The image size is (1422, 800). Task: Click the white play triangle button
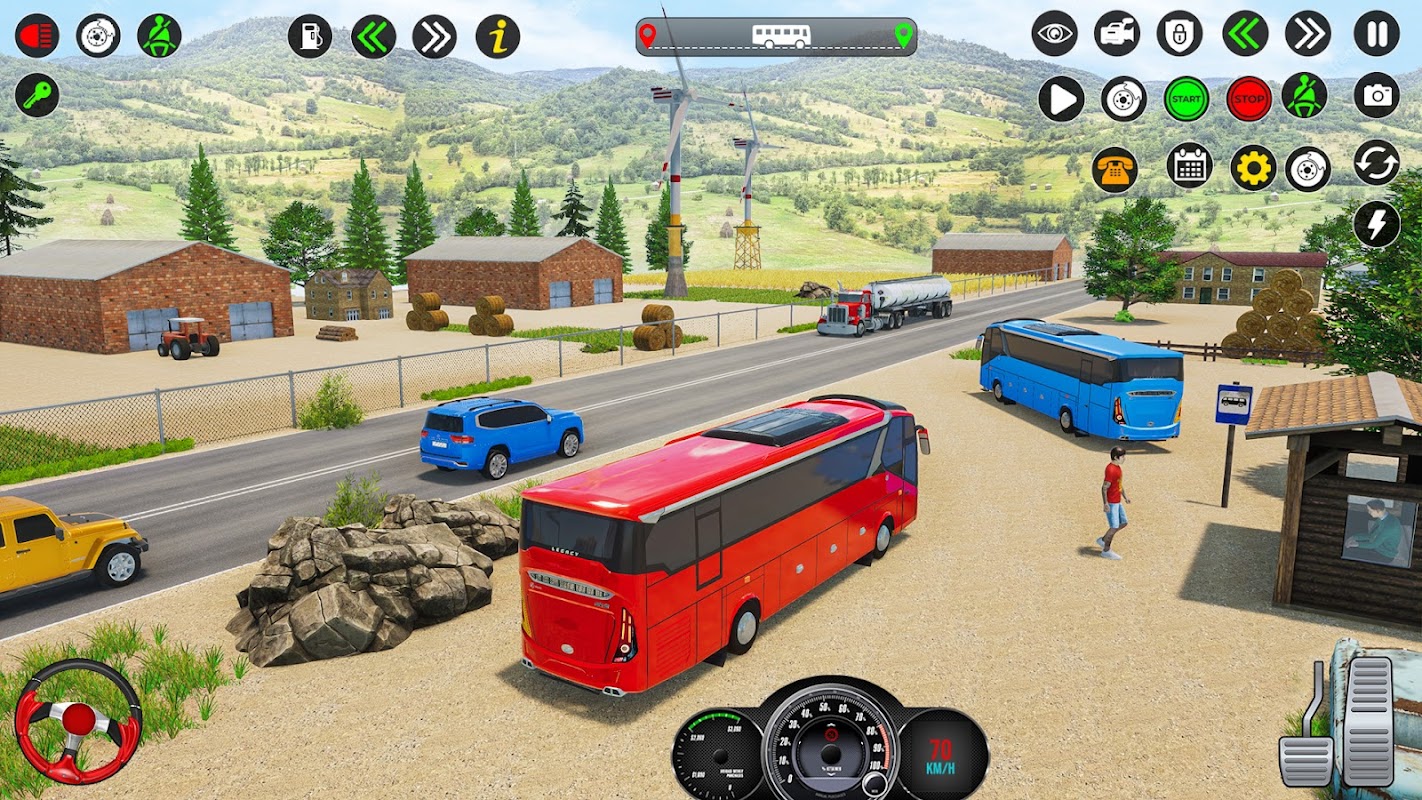coord(1060,99)
